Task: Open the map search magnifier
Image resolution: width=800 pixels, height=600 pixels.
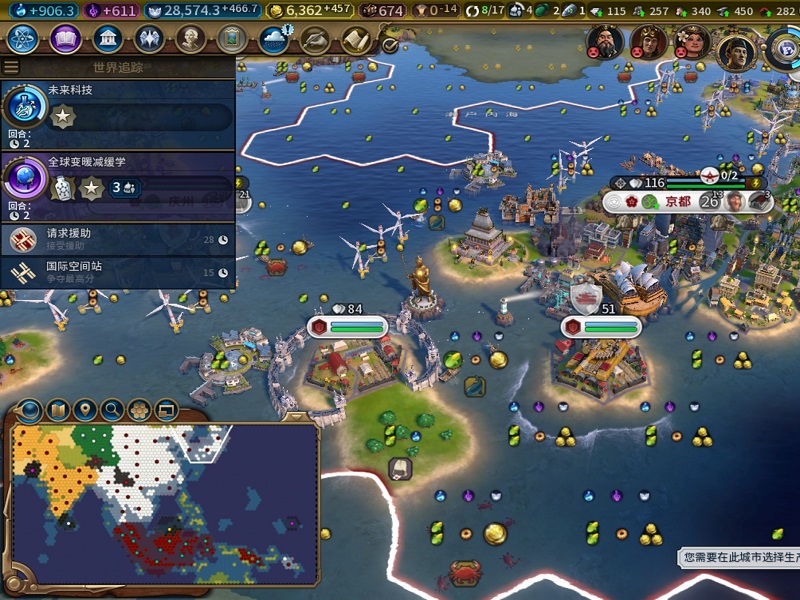Action: [x=112, y=409]
